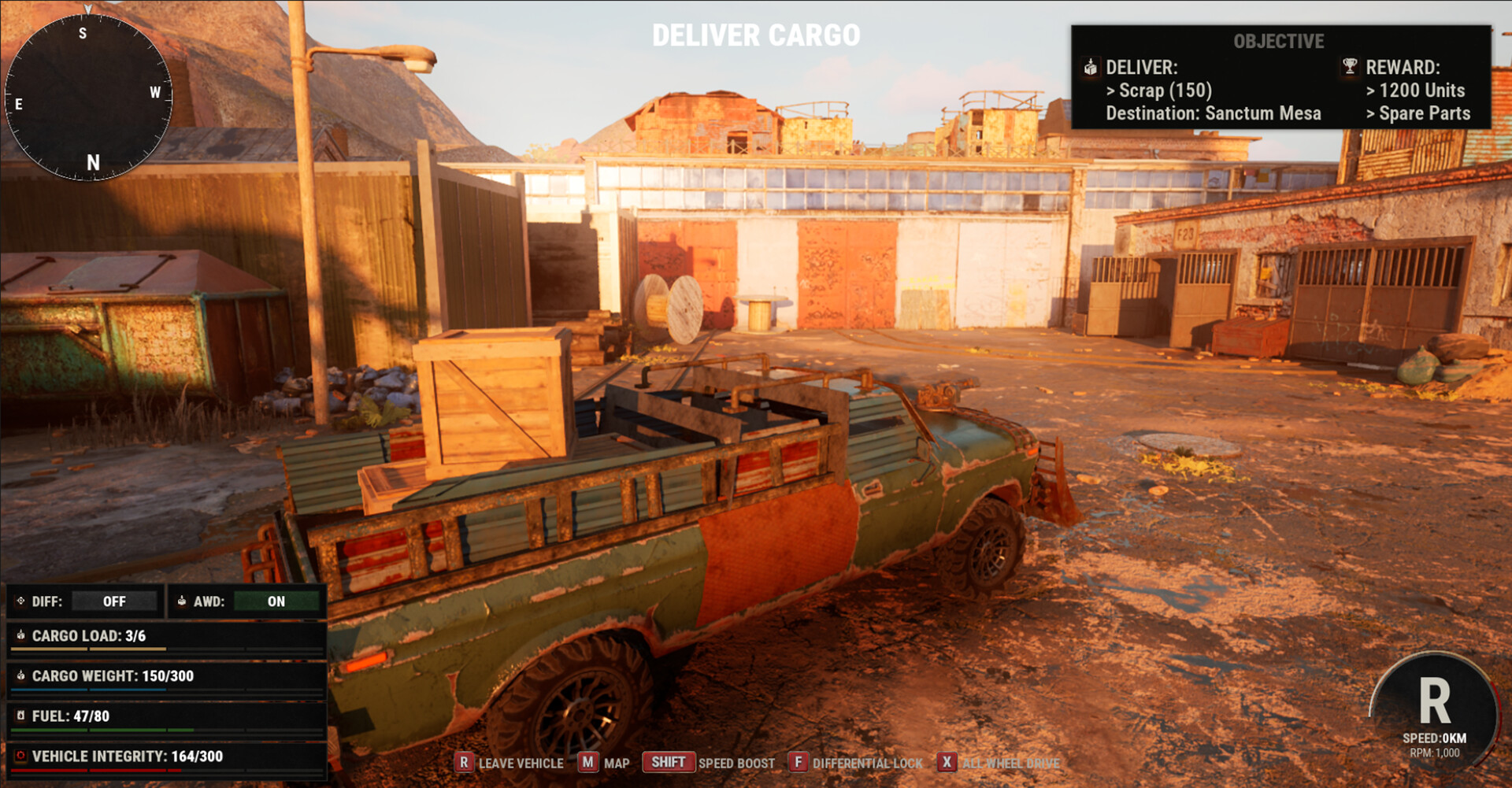This screenshot has width=1512, height=788.
Task: Select the DIFF crosshair icon
Action: (21, 601)
